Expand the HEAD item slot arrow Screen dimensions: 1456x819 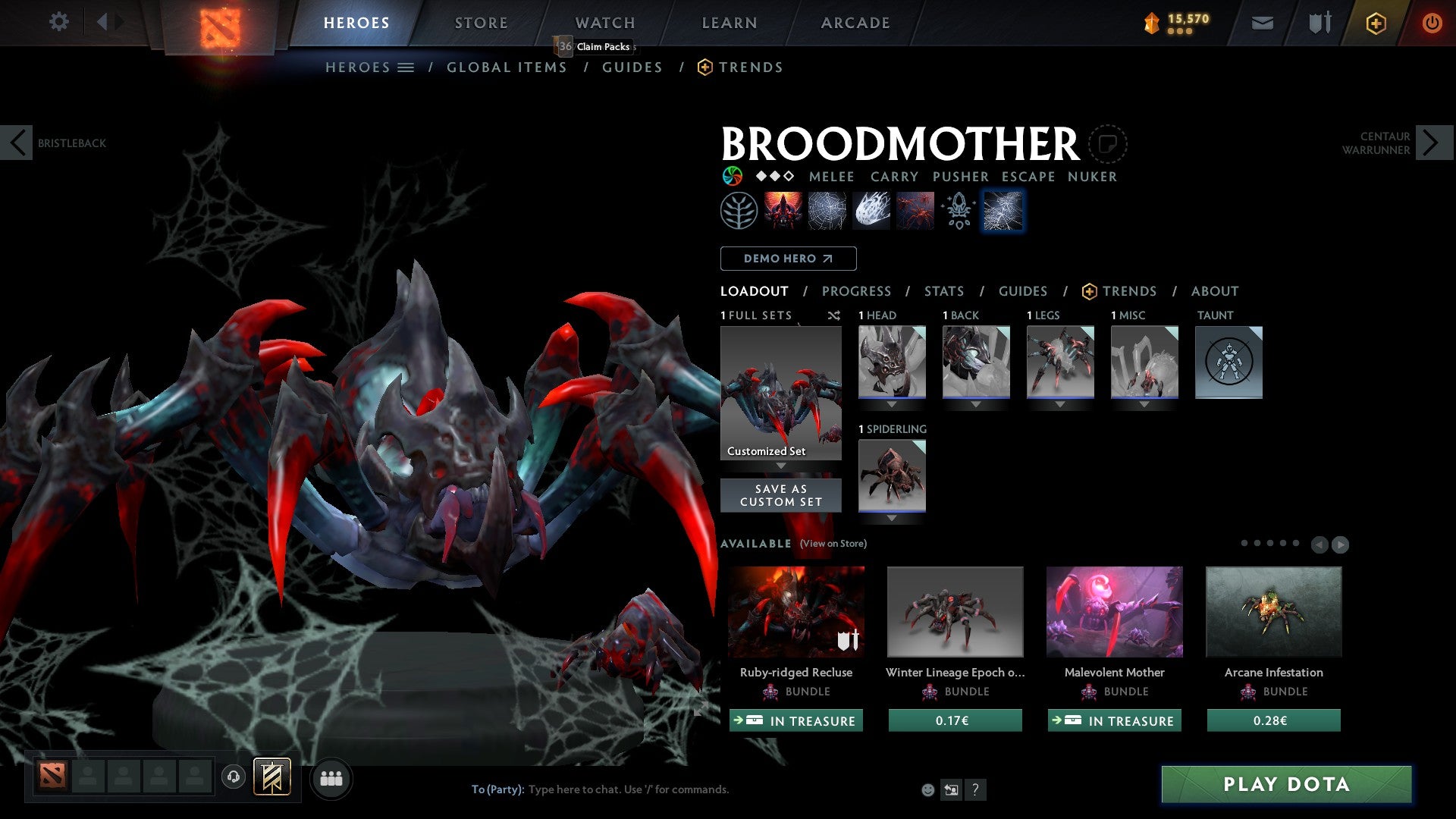pos(892,404)
